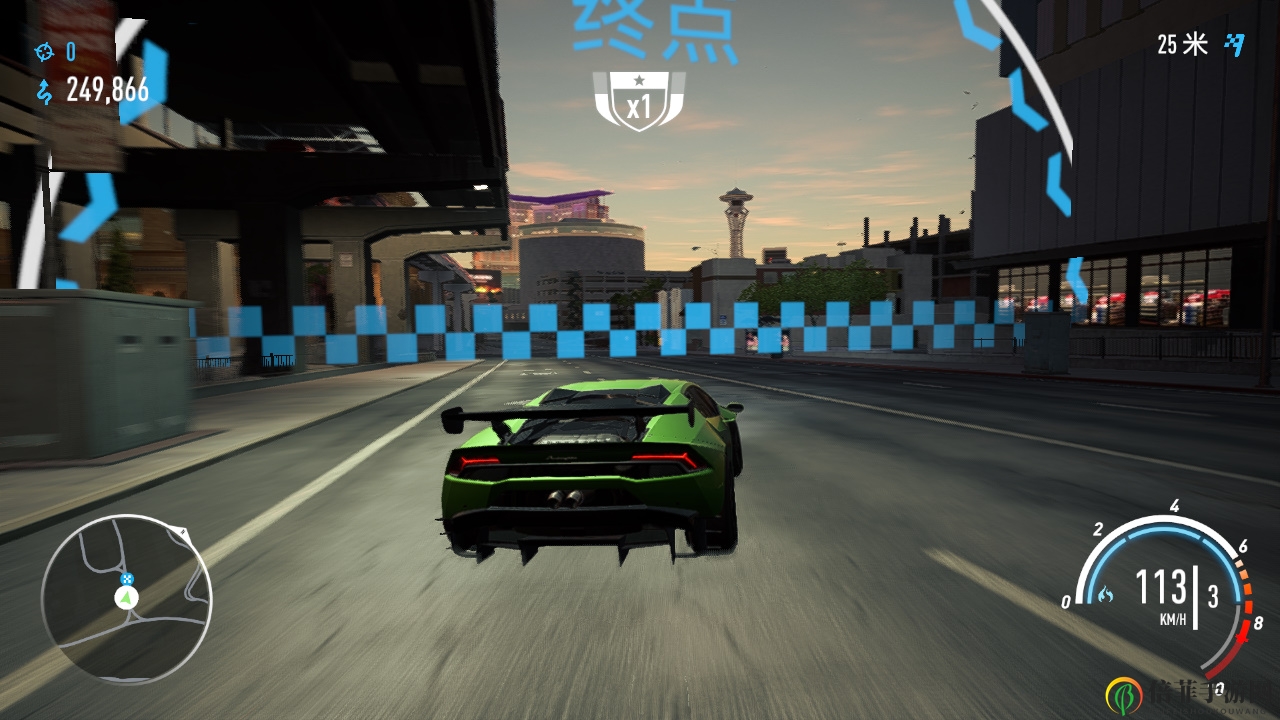The image size is (1280, 720).
Task: Click the circular minimap
Action: click(x=127, y=600)
